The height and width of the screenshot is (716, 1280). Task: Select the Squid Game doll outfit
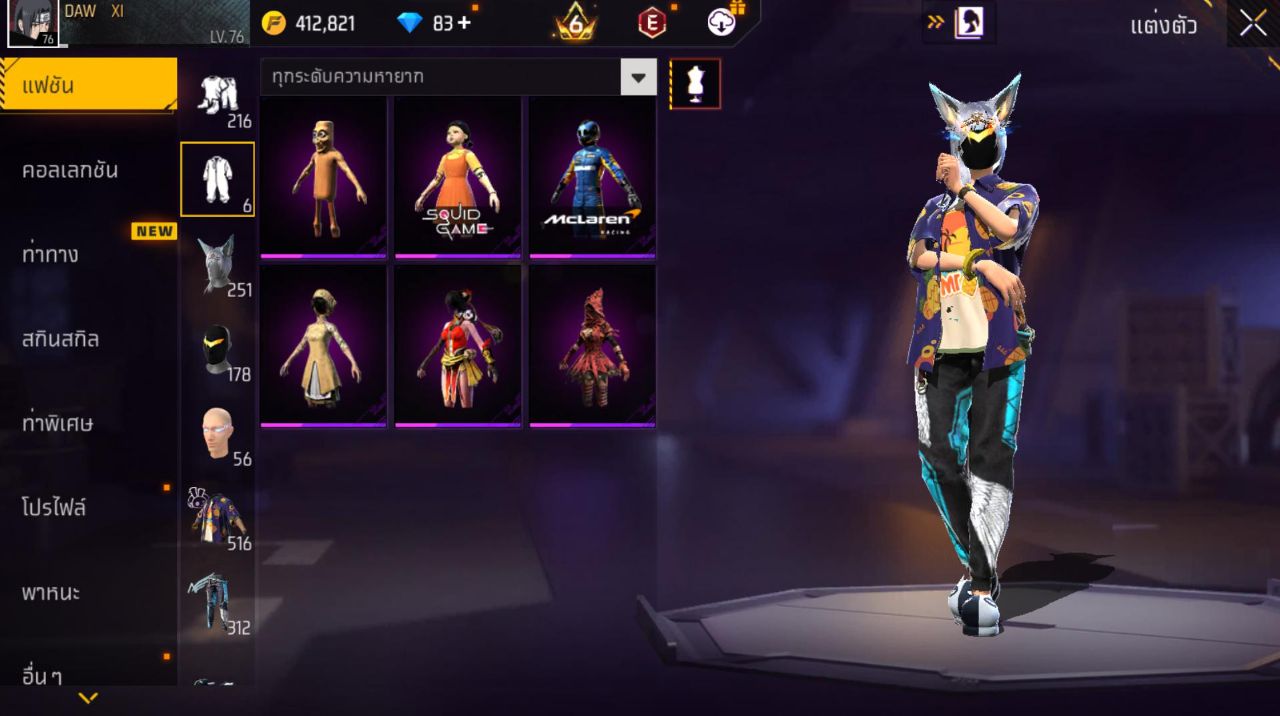pos(457,176)
